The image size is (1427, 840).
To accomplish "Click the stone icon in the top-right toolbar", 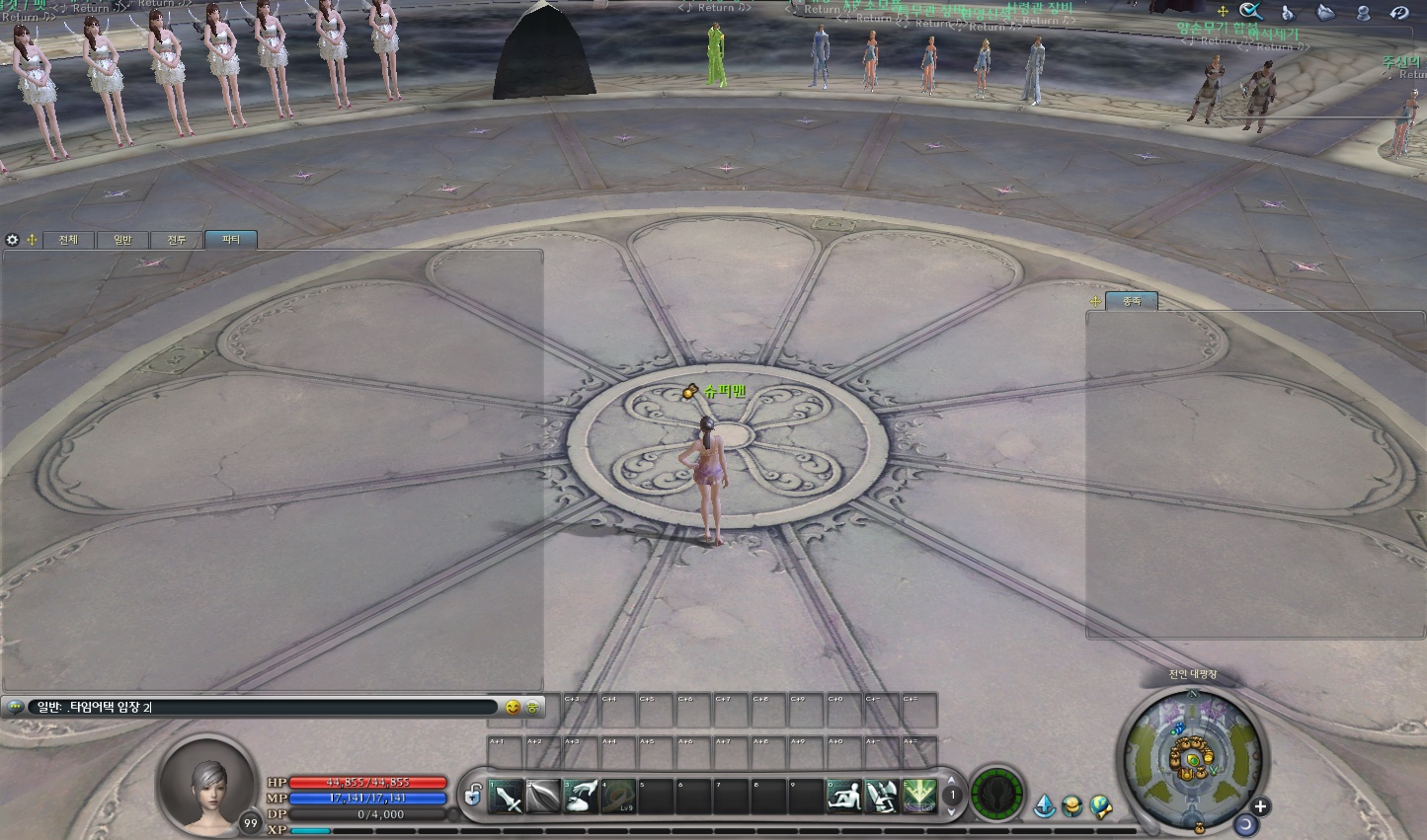I will pyautogui.click(x=1325, y=12).
